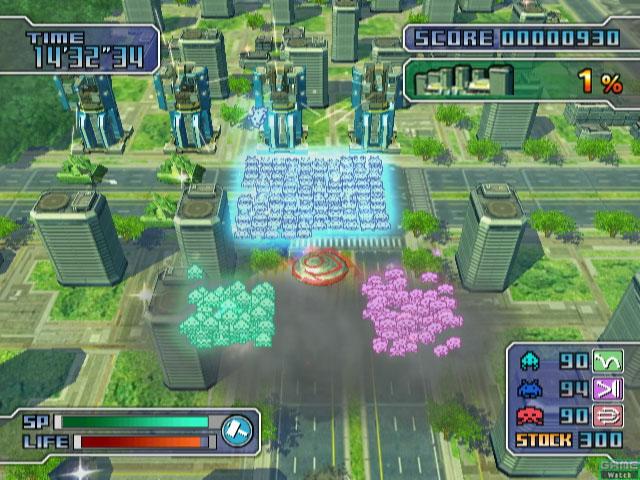Screen dimensions: 640x480
Task: Select the red octopus invader icon
Action: click(x=528, y=416)
